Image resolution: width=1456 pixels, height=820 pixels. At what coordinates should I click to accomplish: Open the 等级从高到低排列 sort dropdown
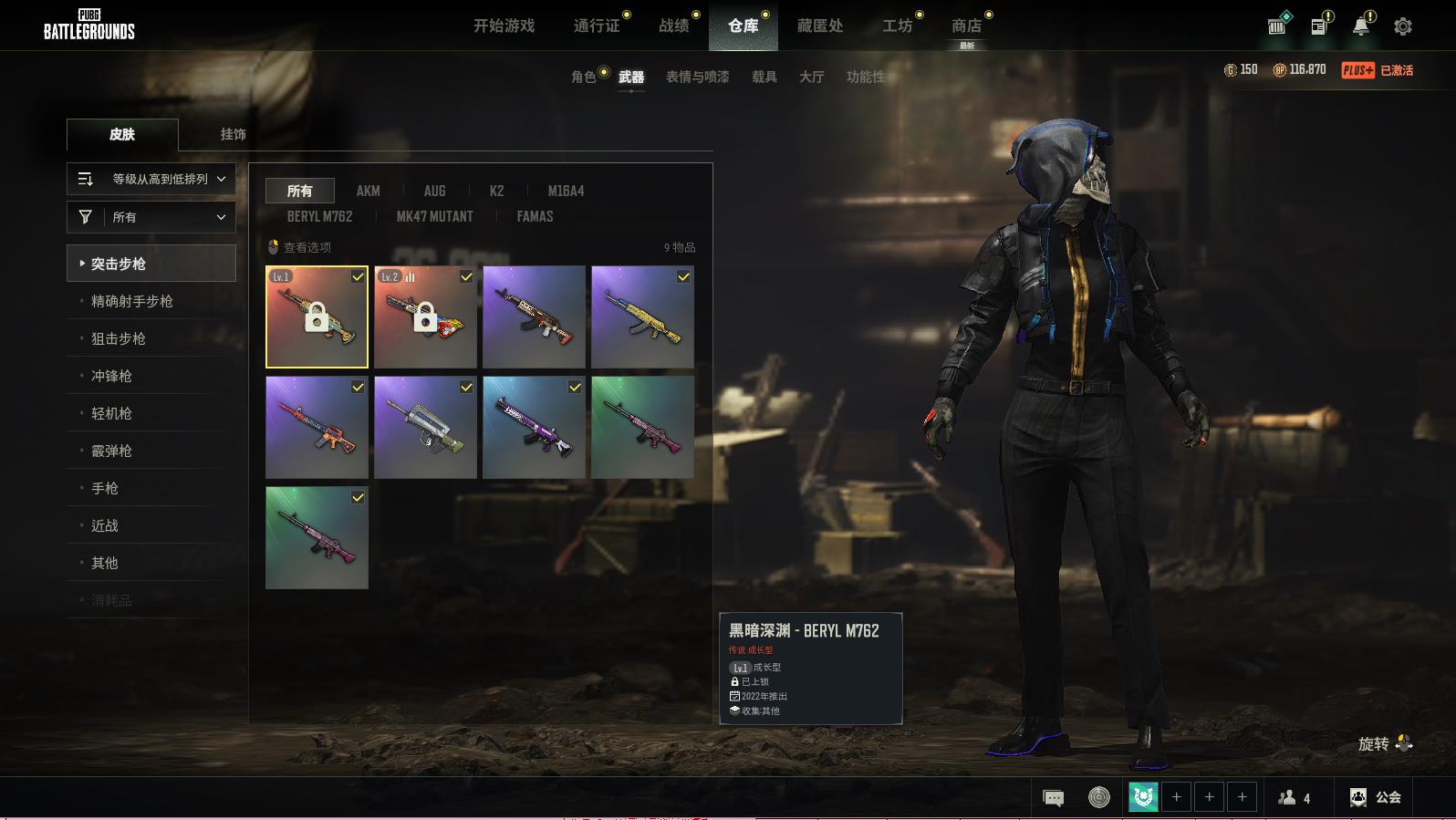151,179
